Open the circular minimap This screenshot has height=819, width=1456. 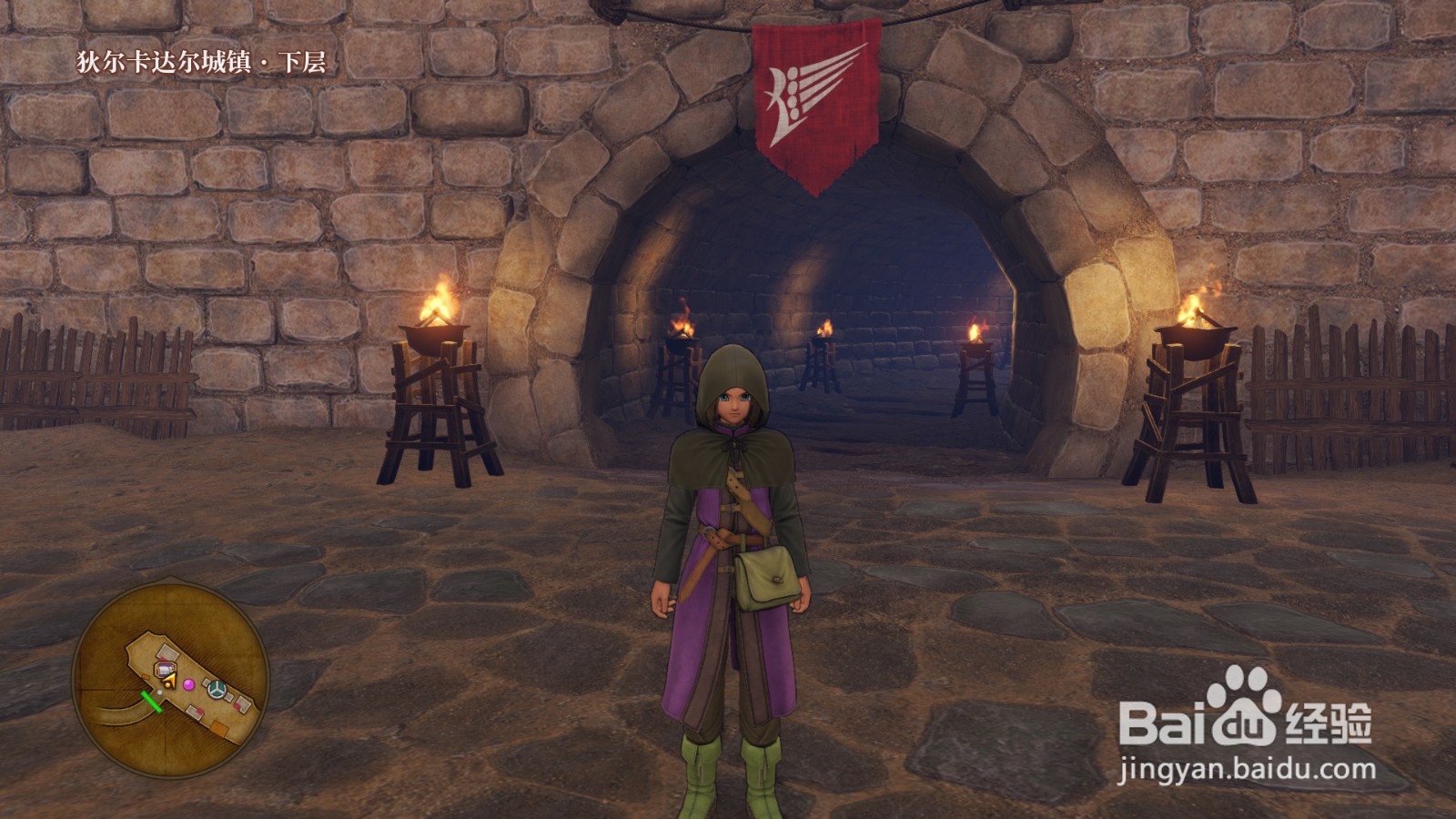170,682
